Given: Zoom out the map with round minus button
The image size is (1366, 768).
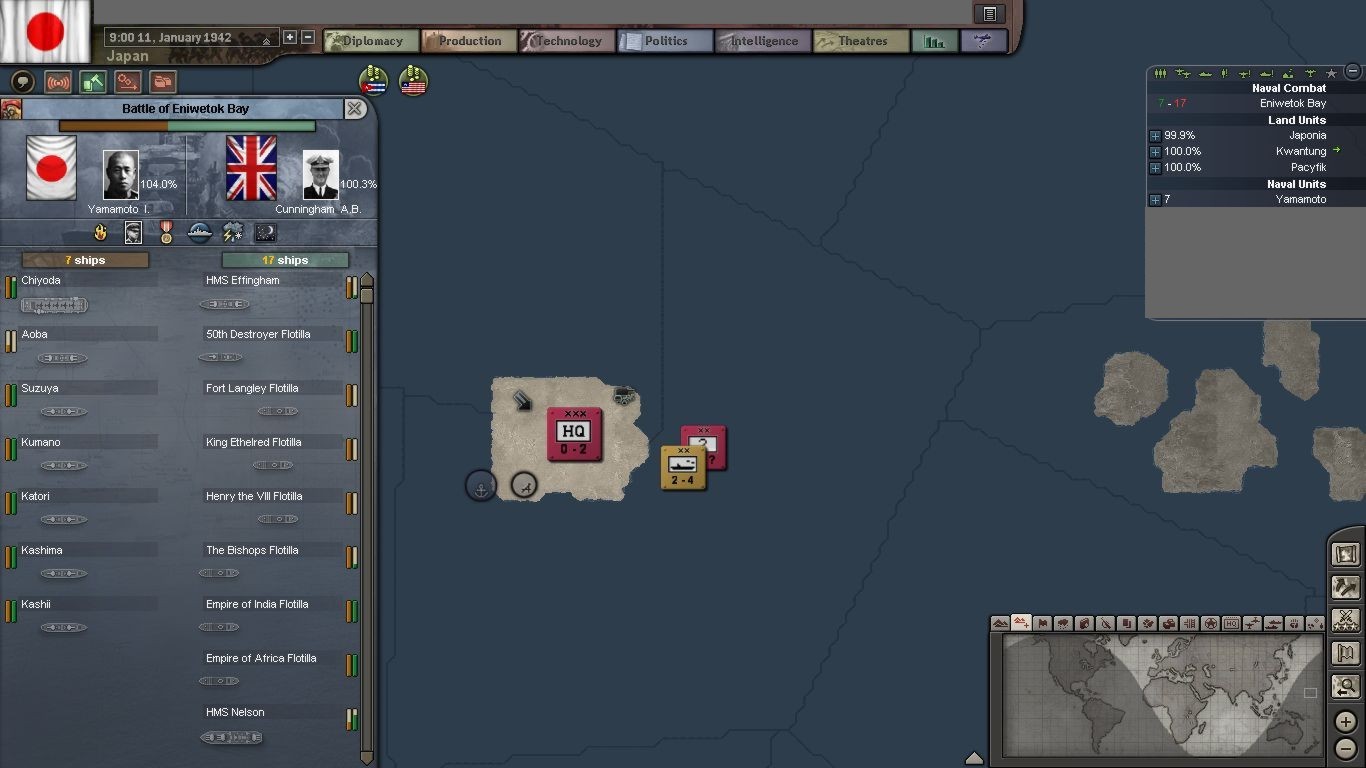Looking at the screenshot, I should 1345,748.
